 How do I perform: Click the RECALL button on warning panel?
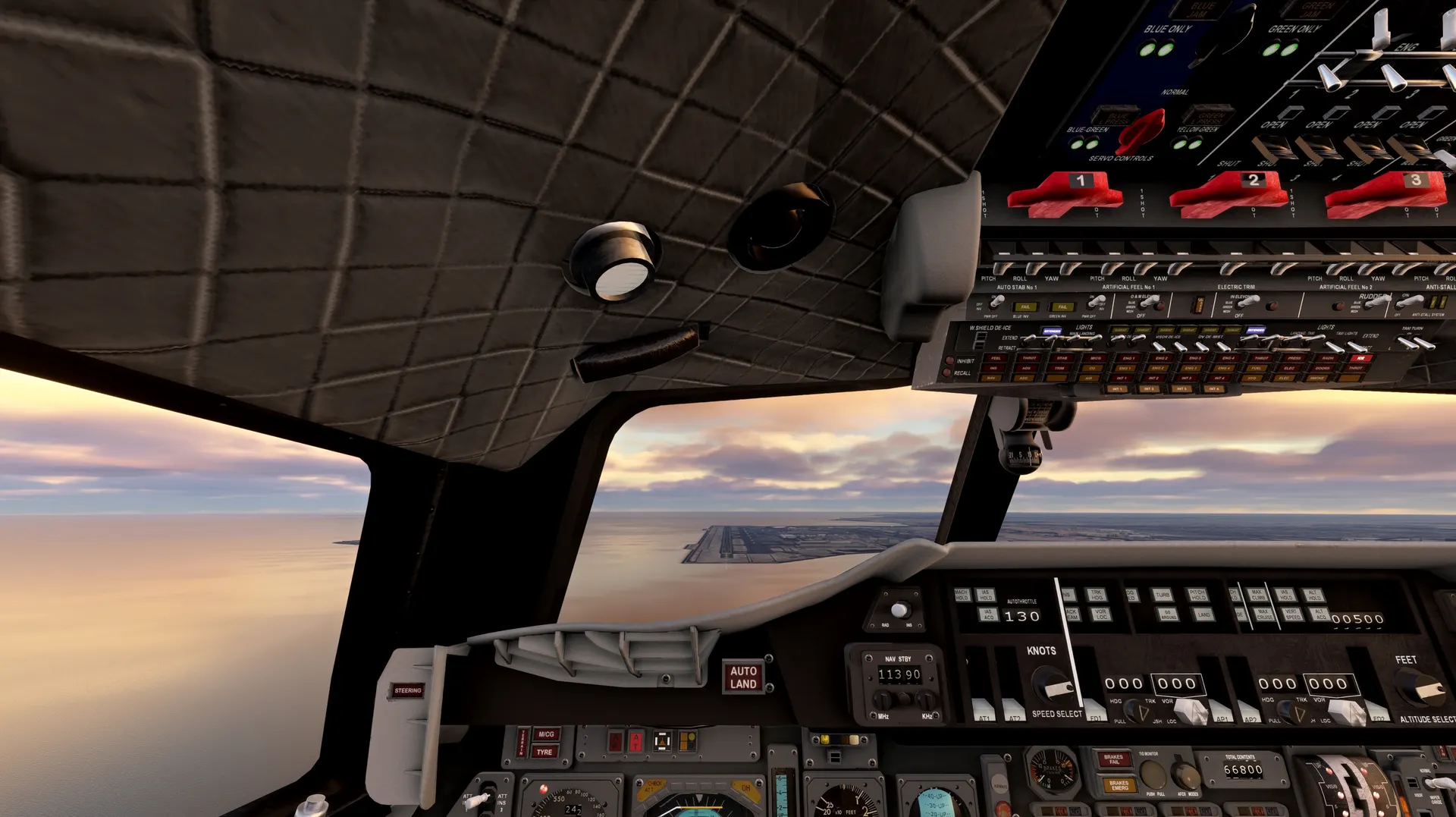[x=948, y=373]
